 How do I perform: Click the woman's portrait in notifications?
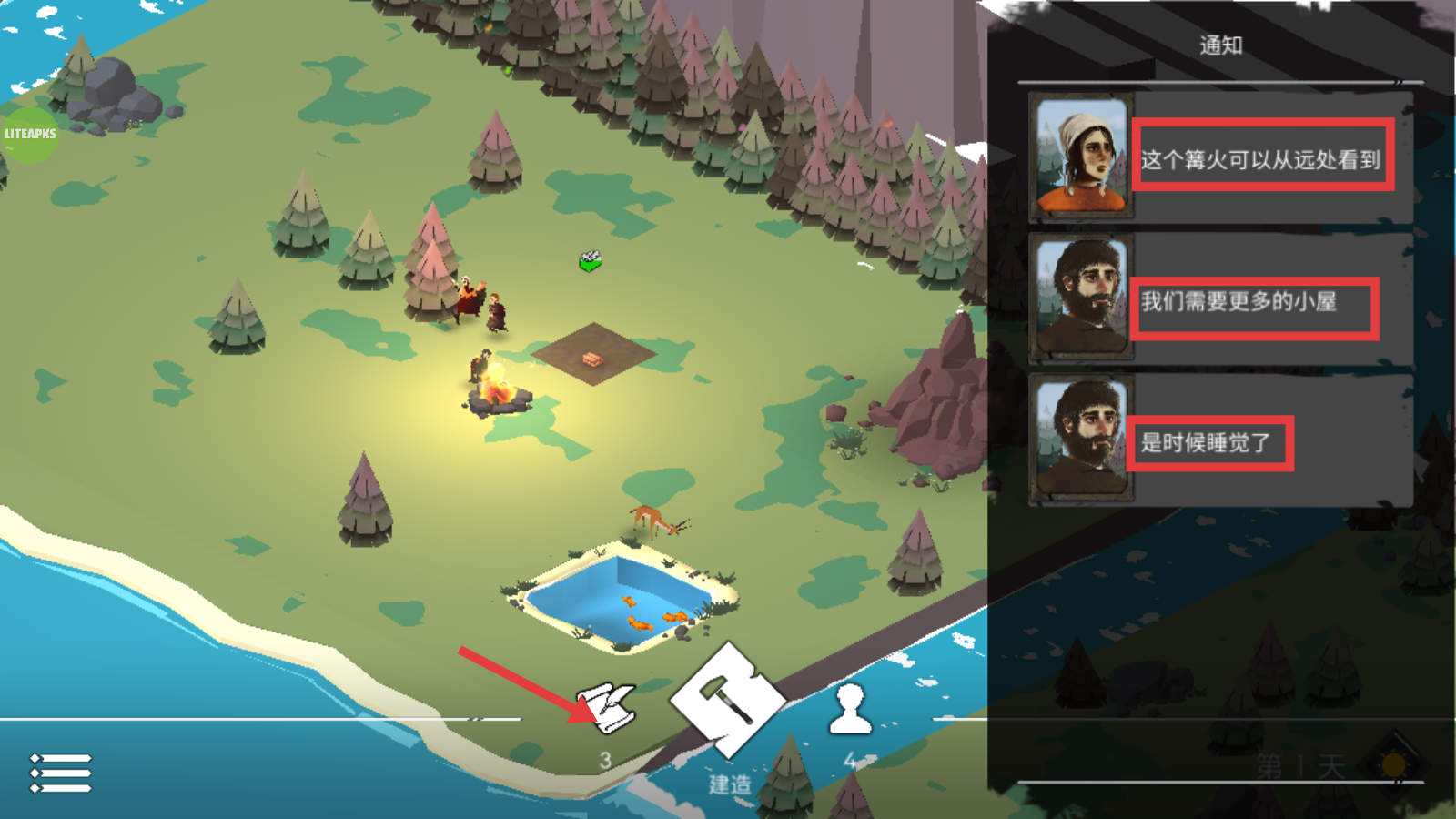tap(1081, 156)
